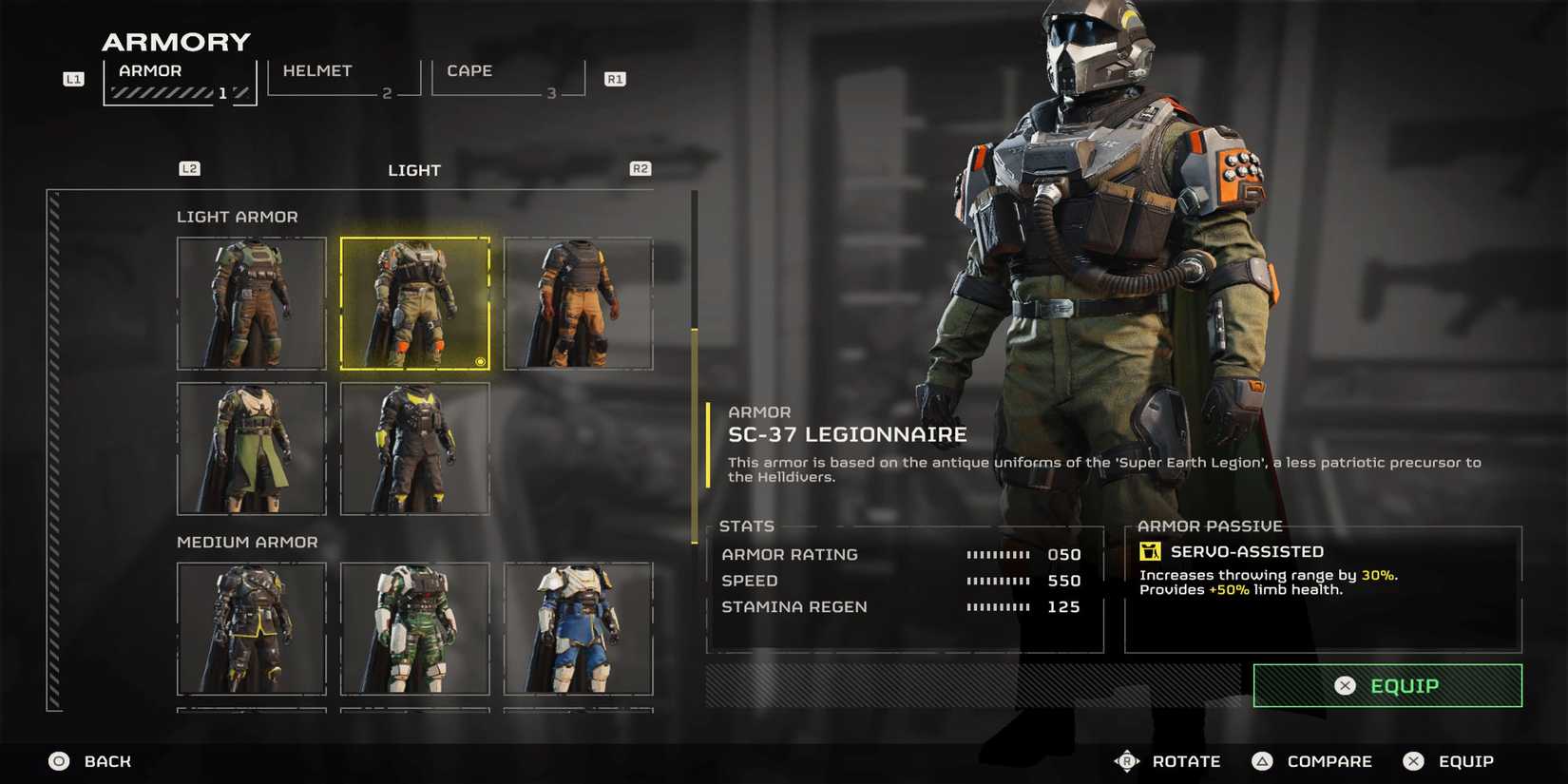Click the Servo-Assisted armor passive icon
This screenshot has width=1568, height=784.
click(x=1152, y=551)
